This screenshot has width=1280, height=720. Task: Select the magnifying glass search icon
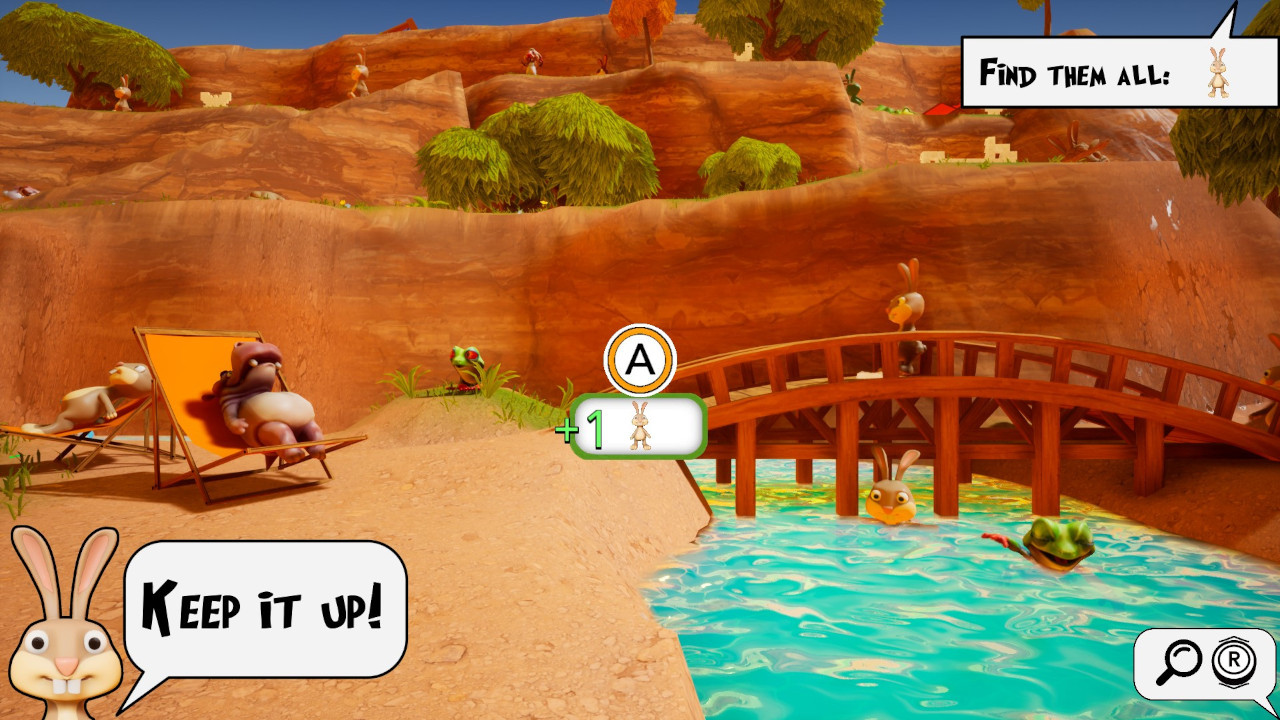coord(1181,661)
